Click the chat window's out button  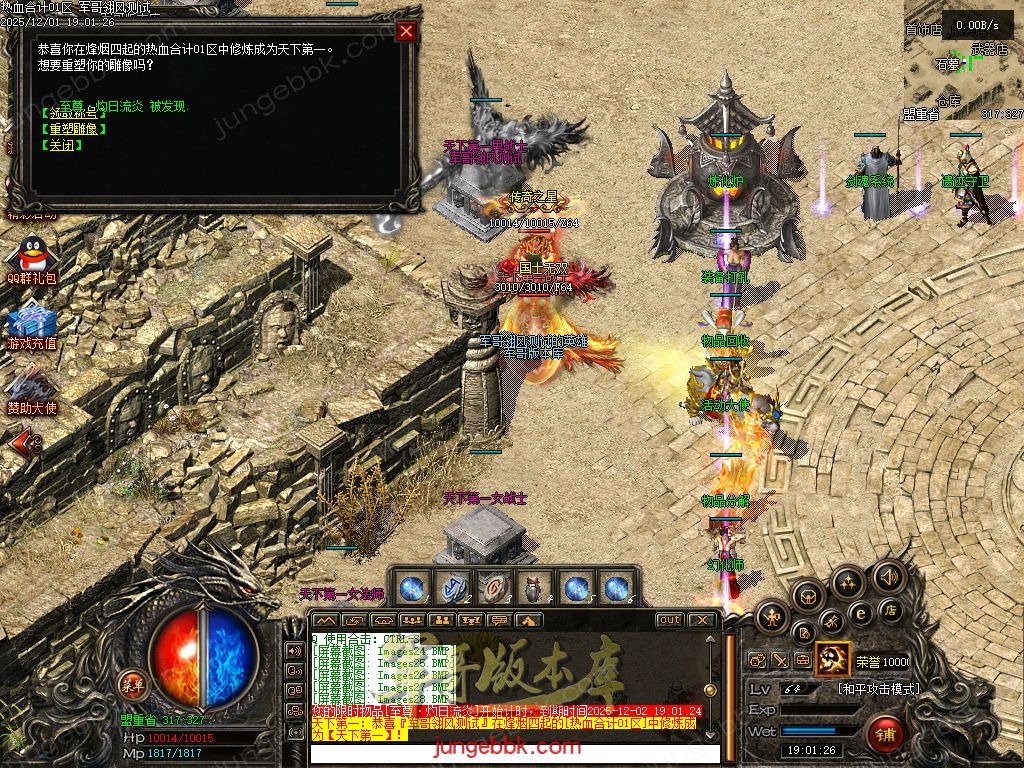pos(670,620)
